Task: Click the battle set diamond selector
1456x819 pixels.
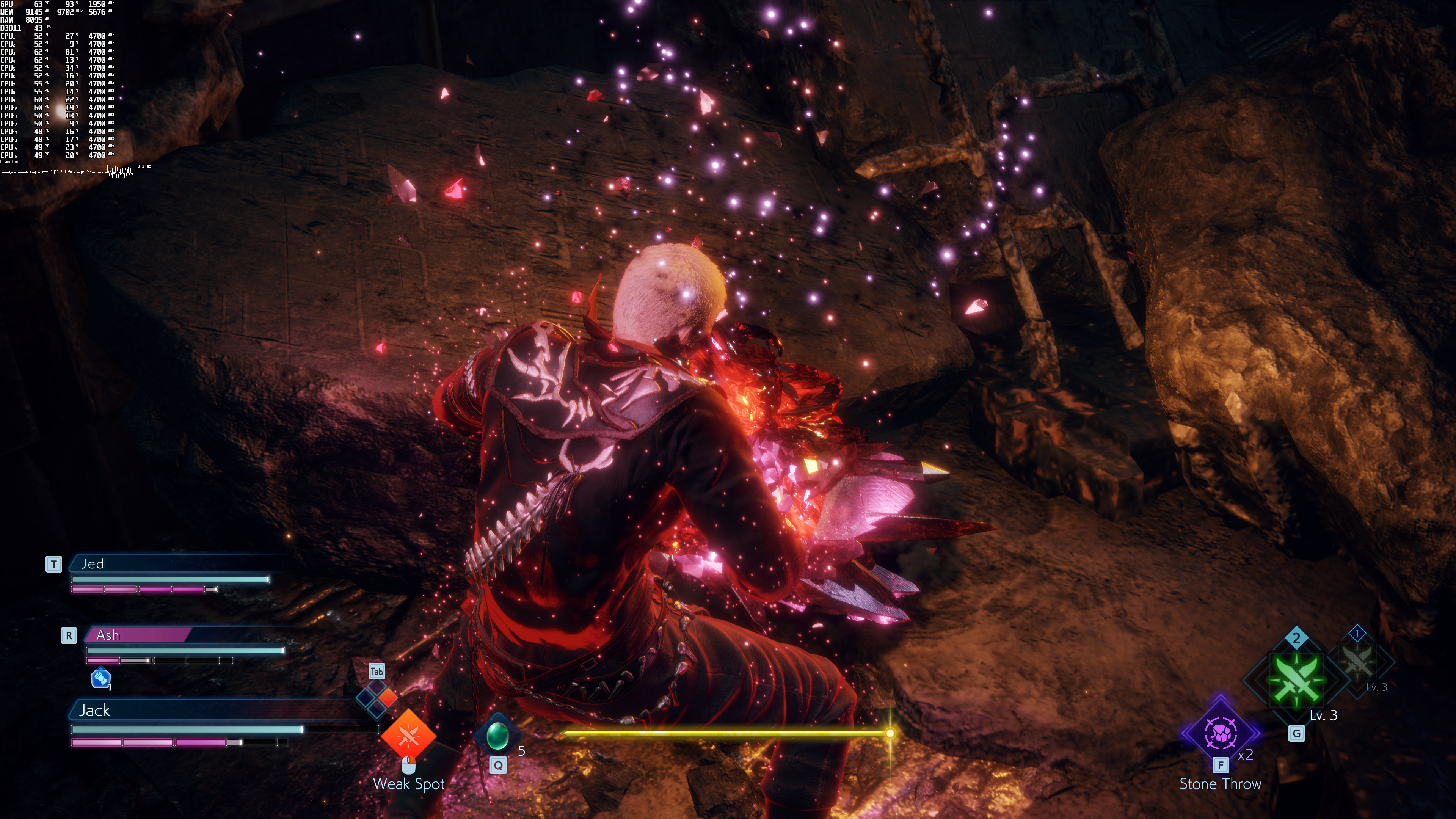Action: [x=377, y=698]
